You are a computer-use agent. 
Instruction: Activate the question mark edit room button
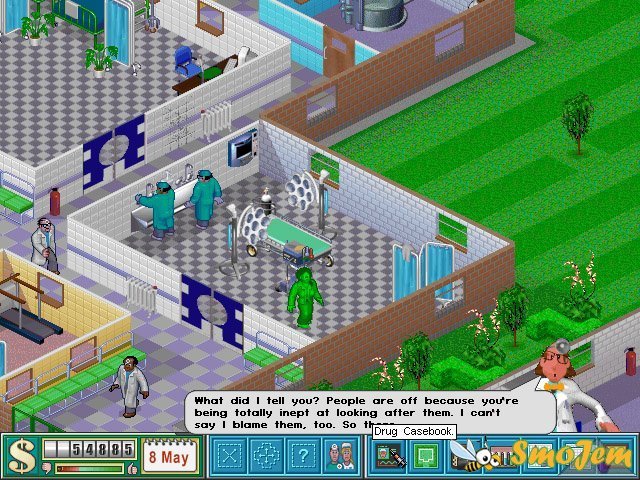tap(301, 457)
